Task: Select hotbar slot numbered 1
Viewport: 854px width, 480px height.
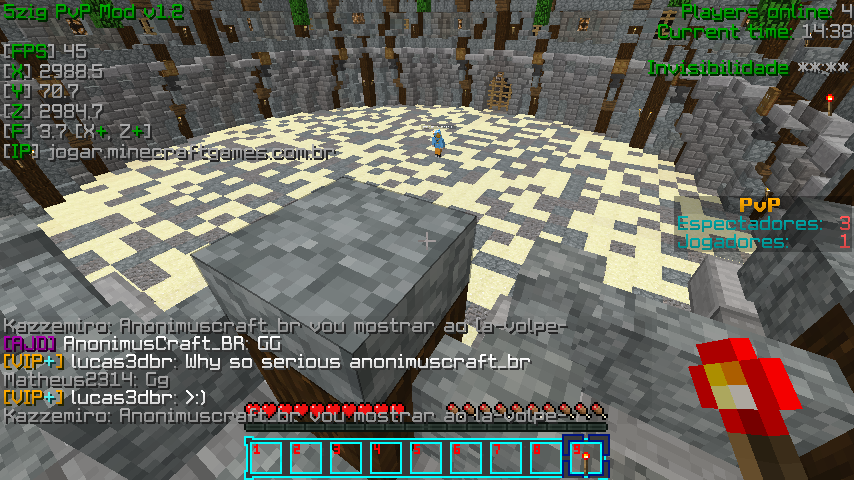Action: point(265,457)
